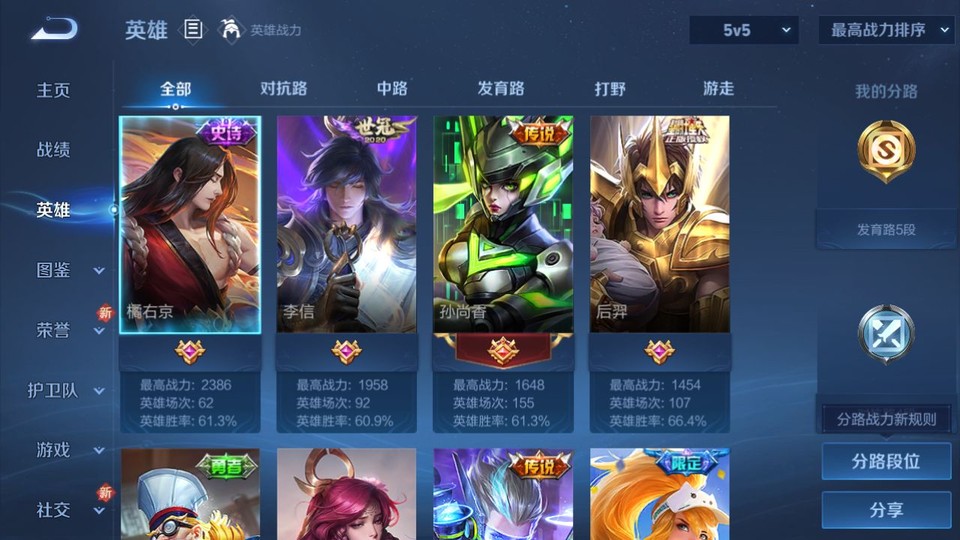Open the 主页 sidebar entry
960x540 pixels.
[x=54, y=90]
